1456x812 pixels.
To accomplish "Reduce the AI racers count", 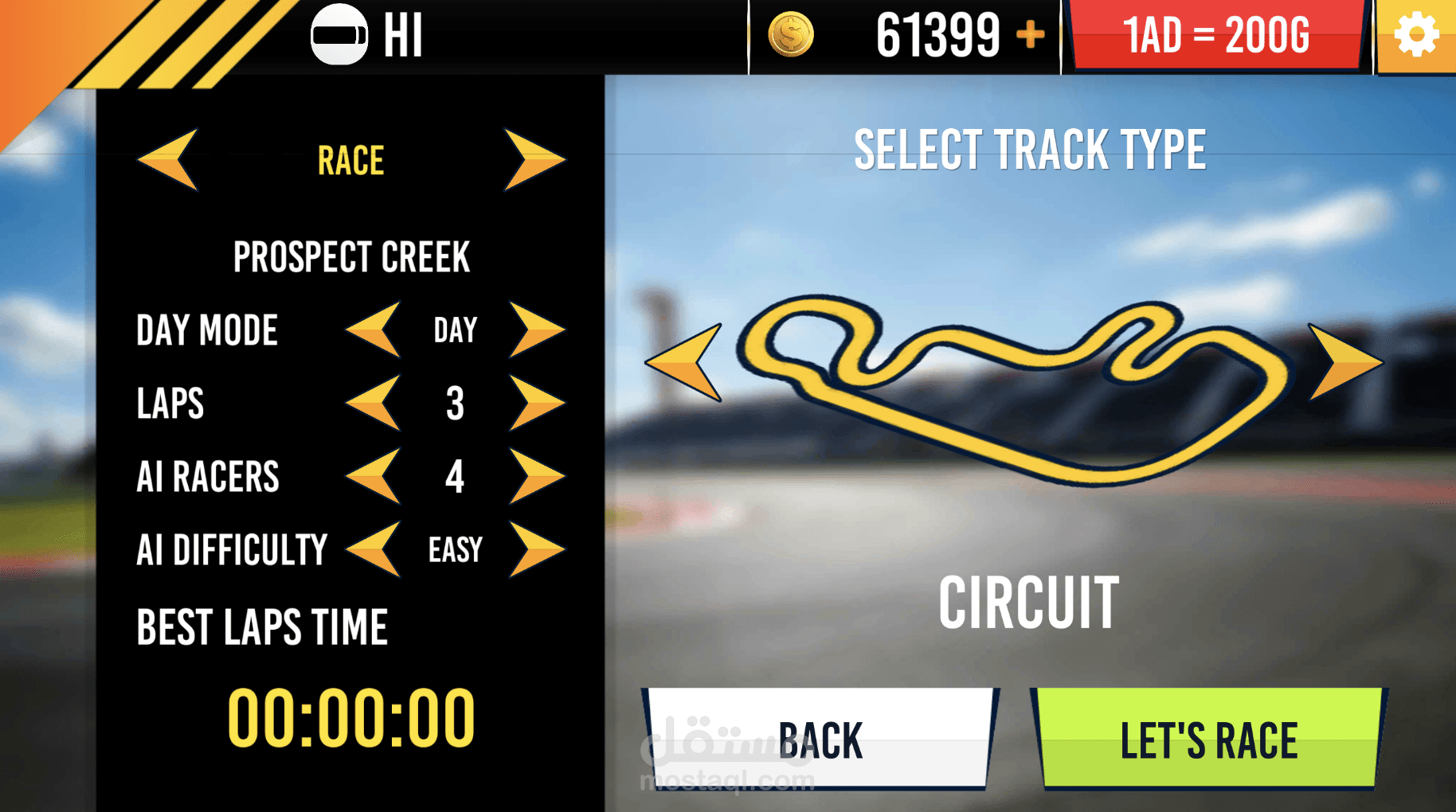I will (374, 476).
